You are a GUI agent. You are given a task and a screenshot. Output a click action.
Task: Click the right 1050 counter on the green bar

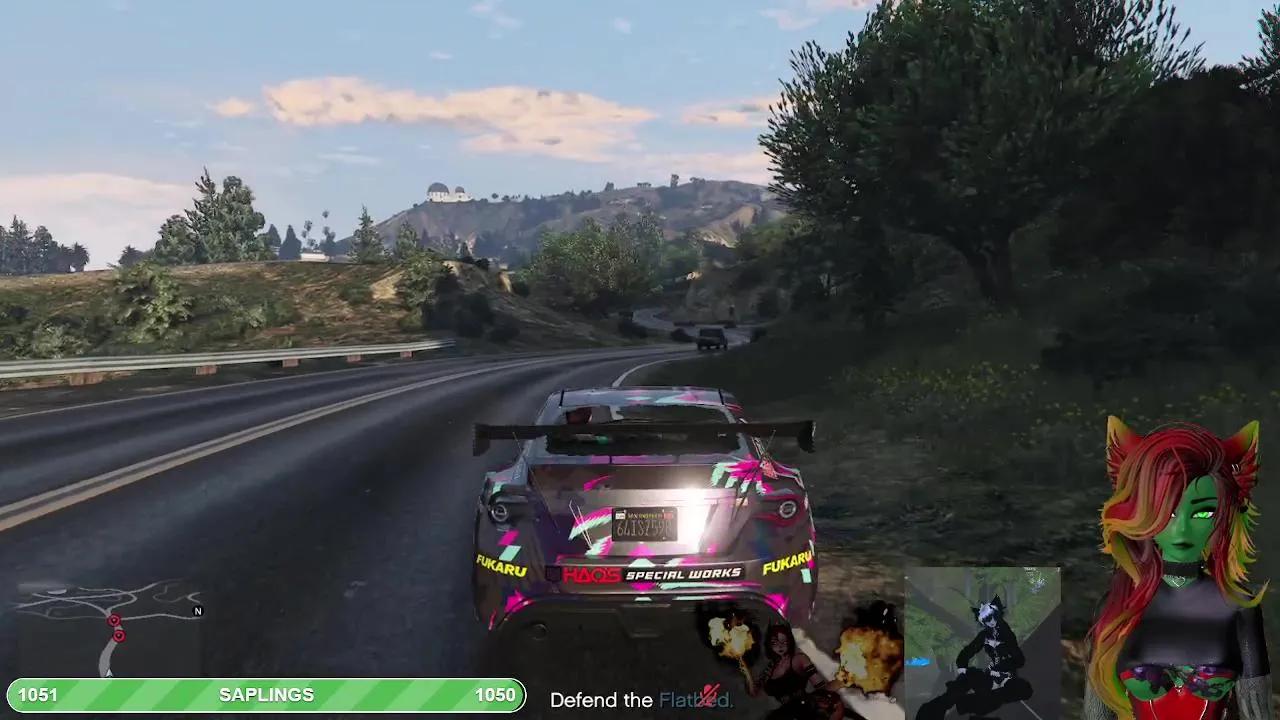(x=497, y=694)
